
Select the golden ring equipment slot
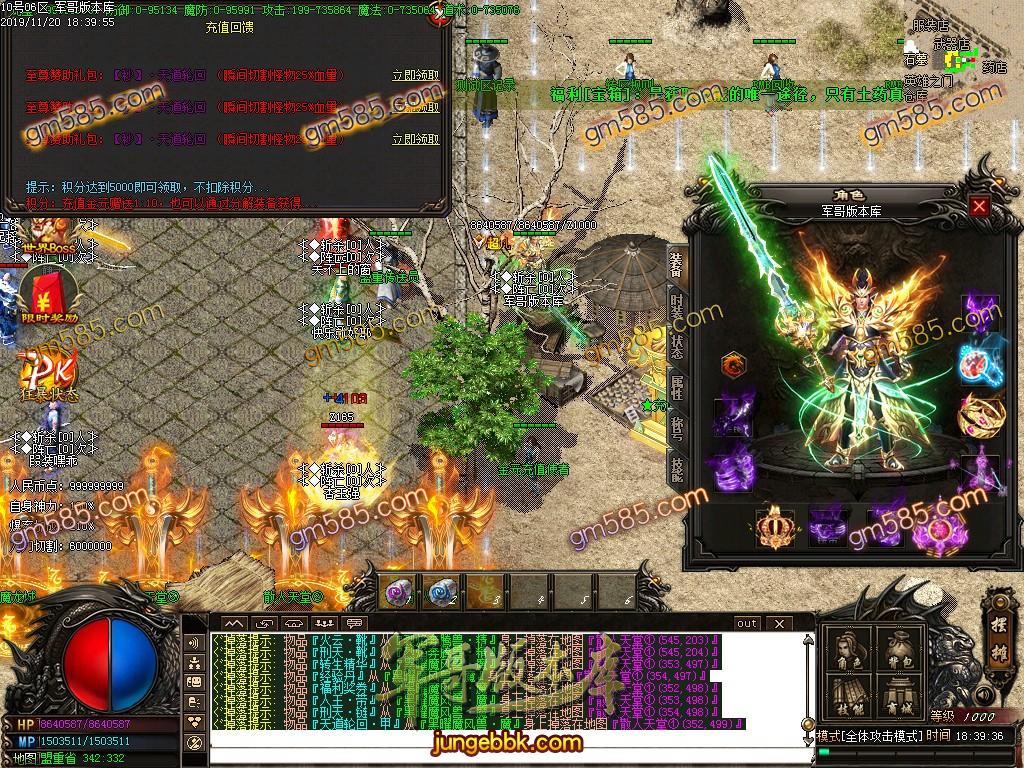pyautogui.click(x=976, y=412)
